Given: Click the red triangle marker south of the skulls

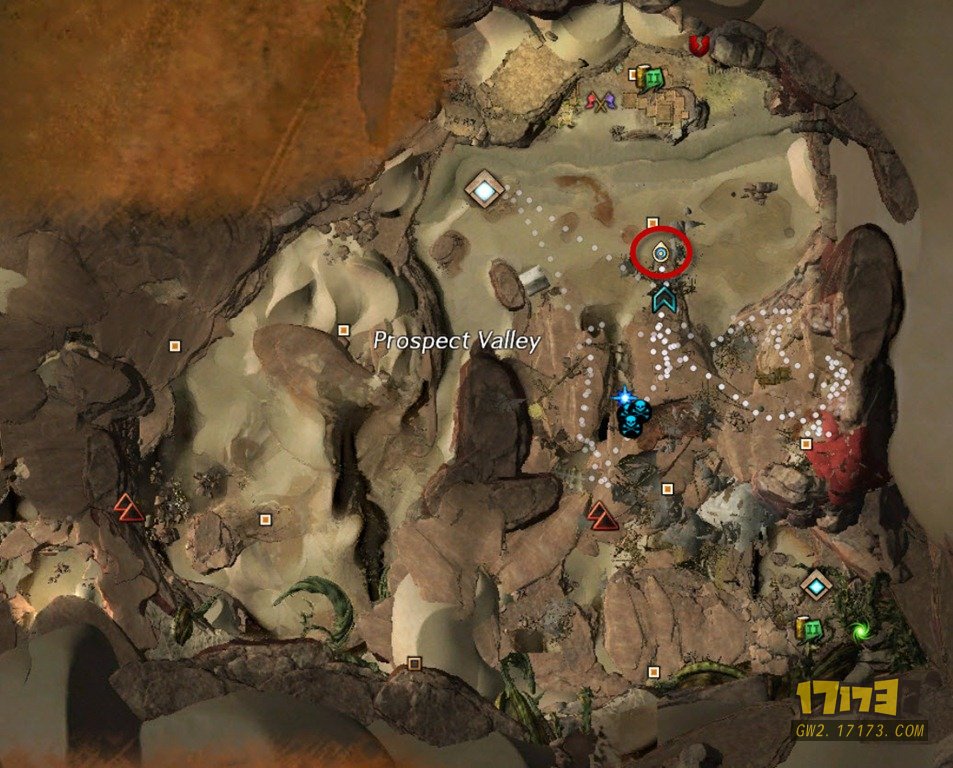Looking at the screenshot, I should (602, 515).
